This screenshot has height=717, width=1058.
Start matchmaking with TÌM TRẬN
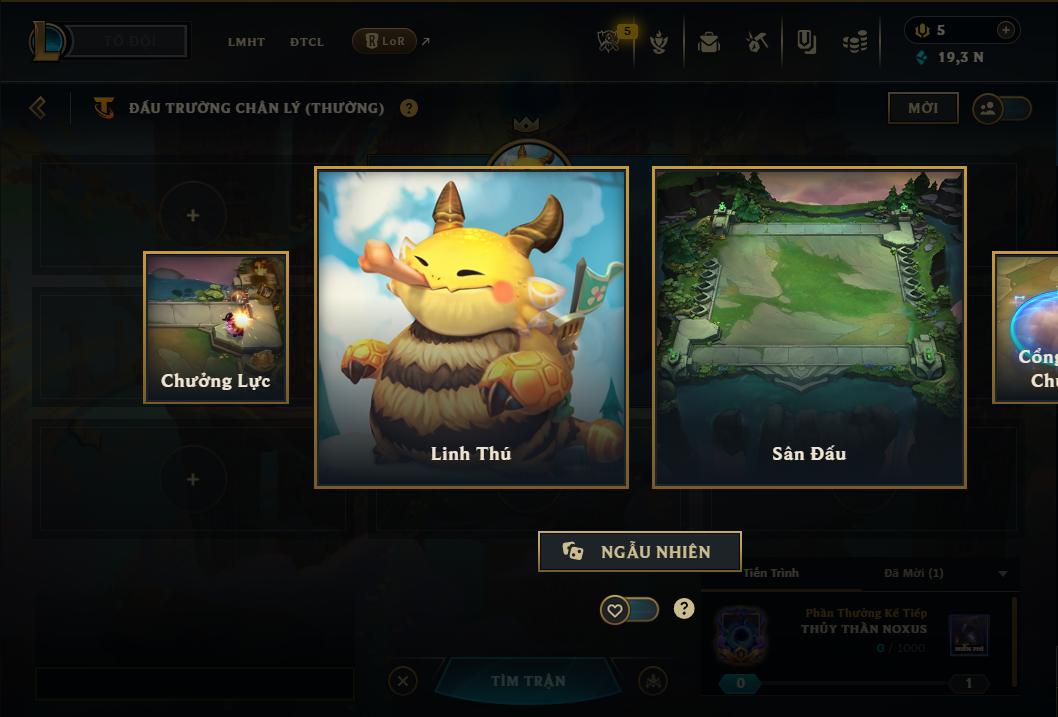pos(528,681)
